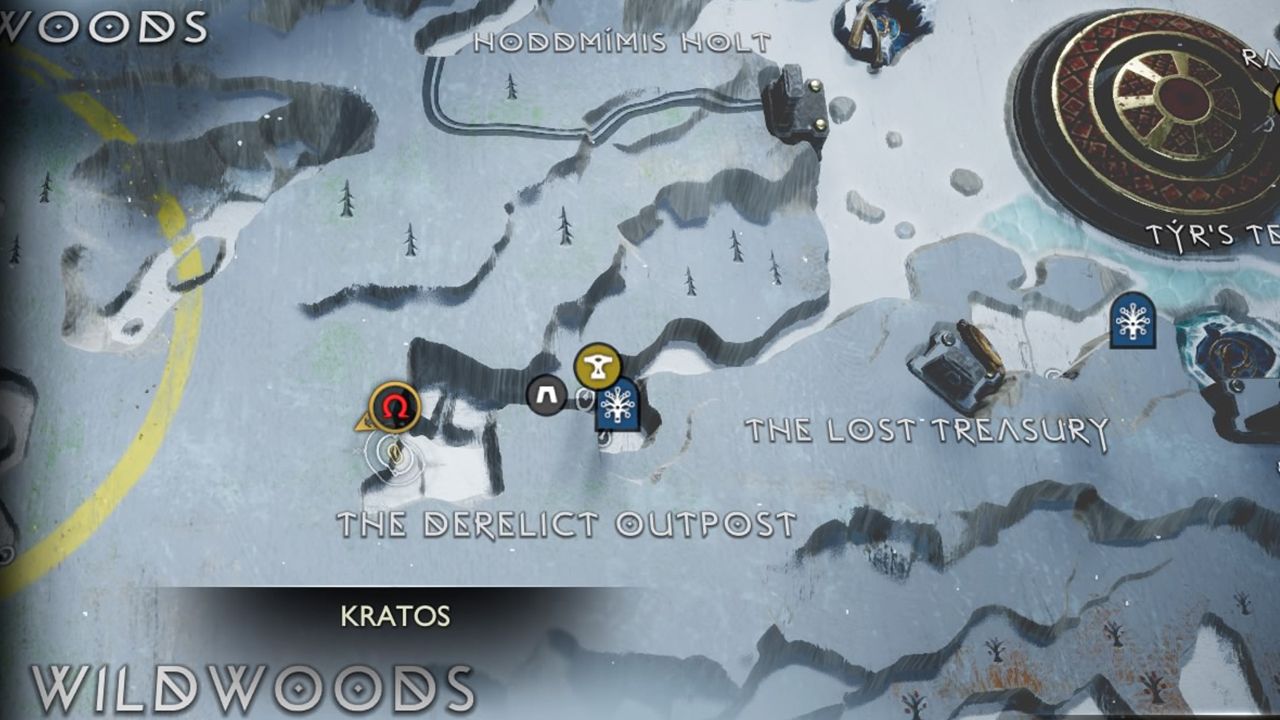
Task: Click the broken wagon at Hoddmímis Holt
Action: 795,100
